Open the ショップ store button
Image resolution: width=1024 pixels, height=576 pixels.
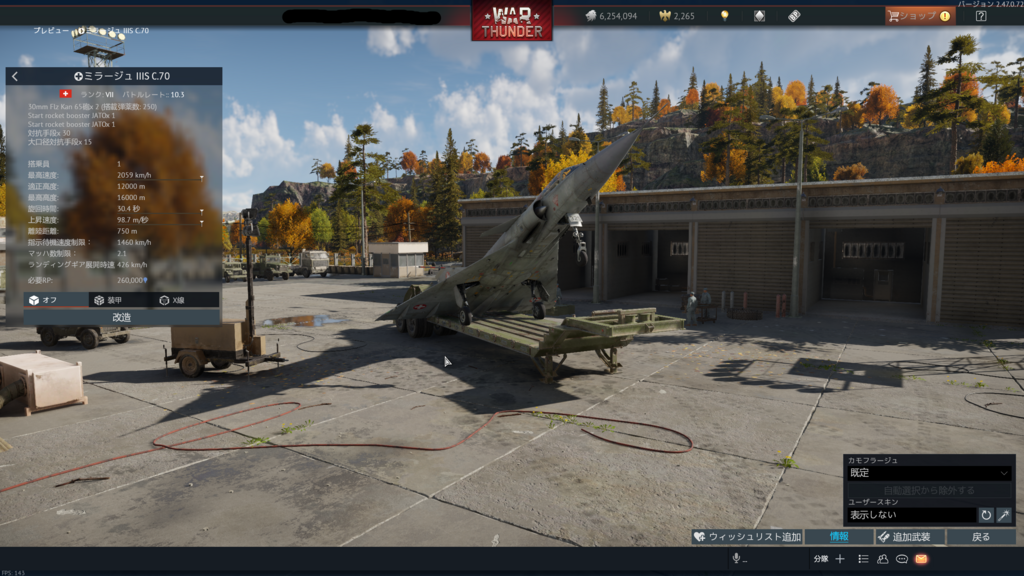(x=917, y=16)
